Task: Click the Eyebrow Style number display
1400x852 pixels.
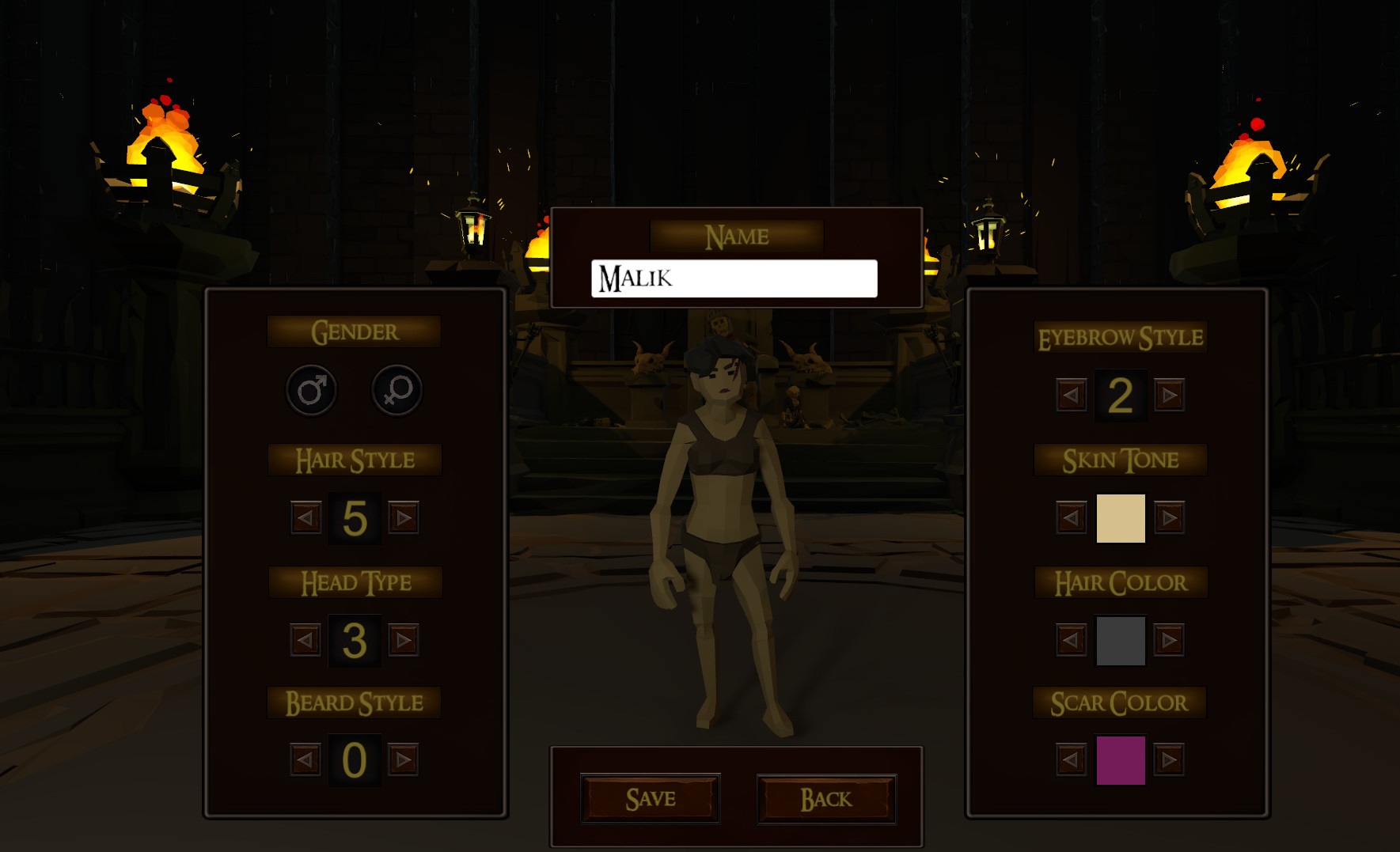Action: (1121, 396)
